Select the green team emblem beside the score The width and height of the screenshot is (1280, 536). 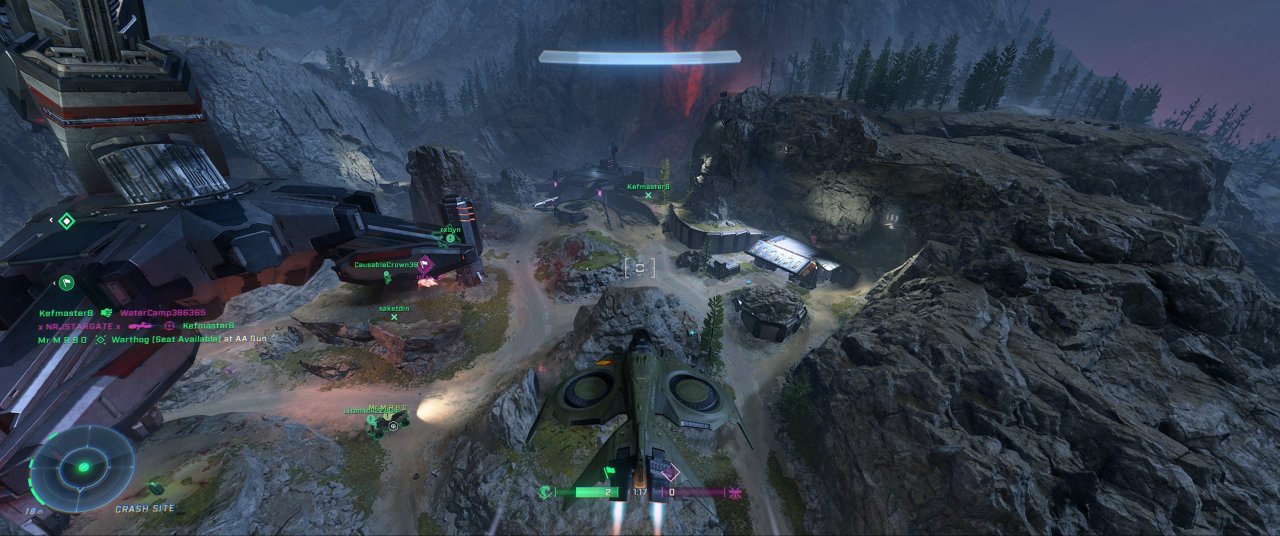[545, 492]
